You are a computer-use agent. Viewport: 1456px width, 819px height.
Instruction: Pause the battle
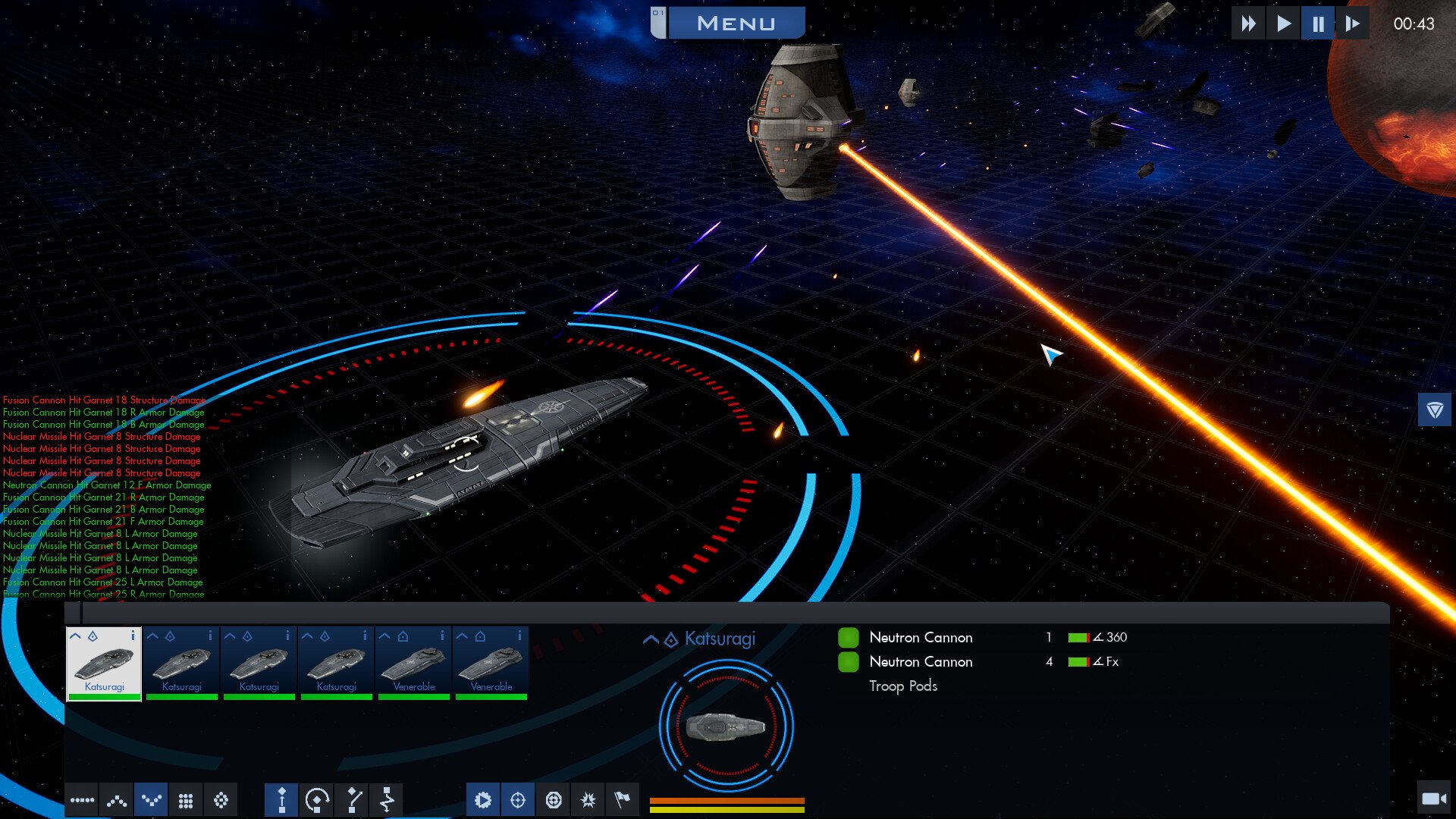click(x=1318, y=24)
